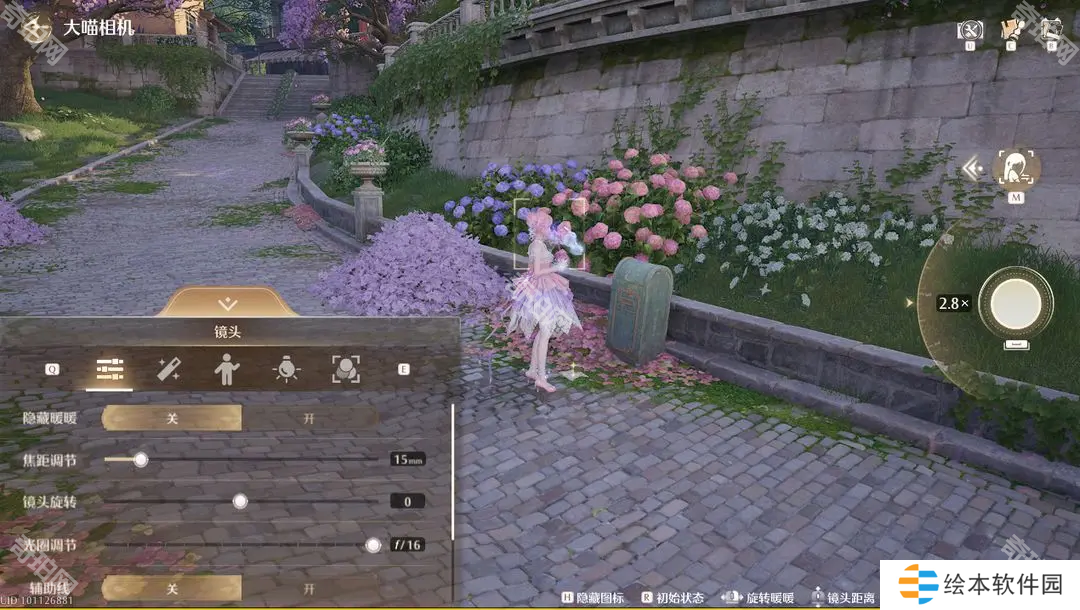Viewport: 1080px width, 610px height.
Task: Click the 2.8× zoom level indicator
Action: tap(952, 302)
